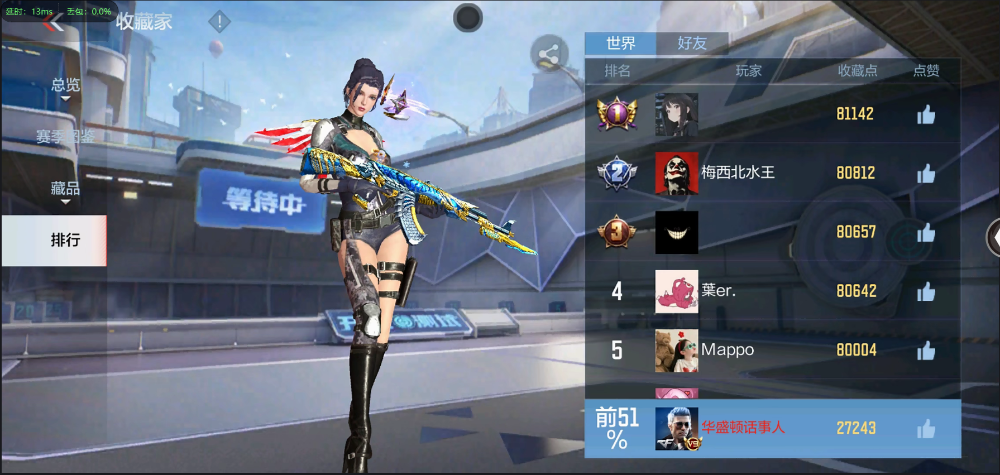1000x475 pixels.
Task: Click the smiling-mouth avatar at rank 3
Action: [676, 232]
